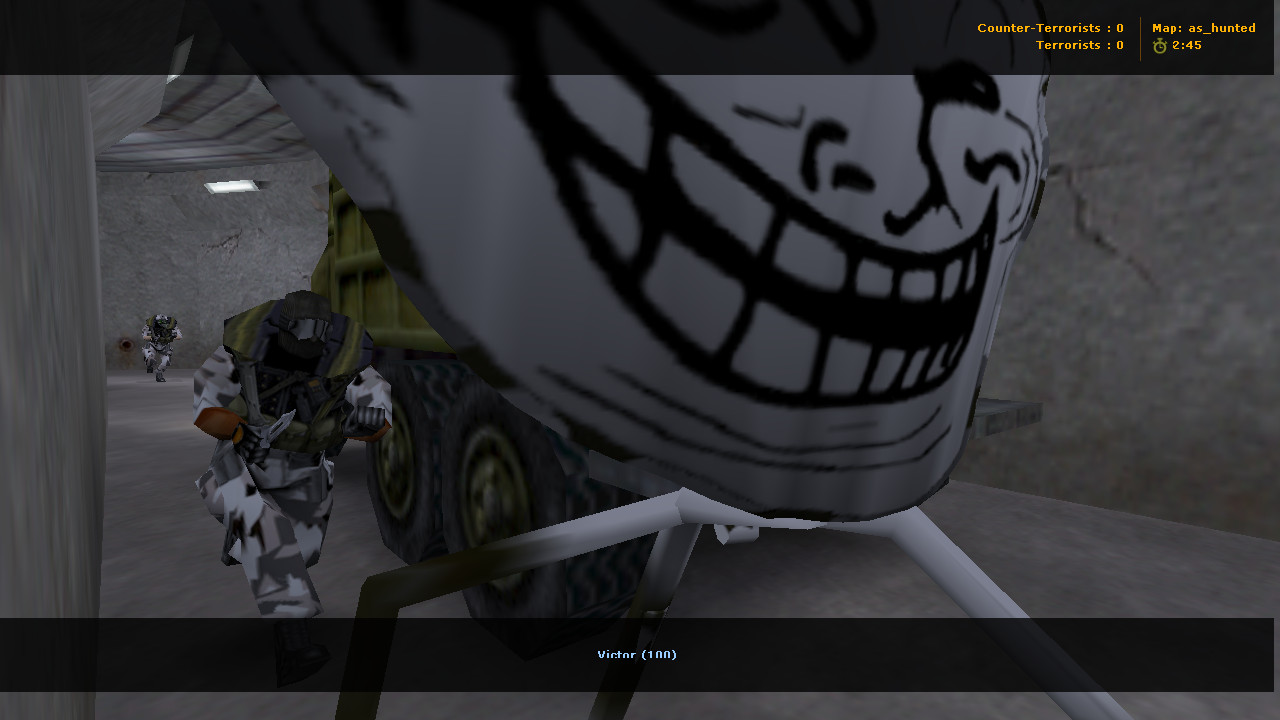Click the Map: as_hunted label
1280x720 pixels.
(1205, 28)
